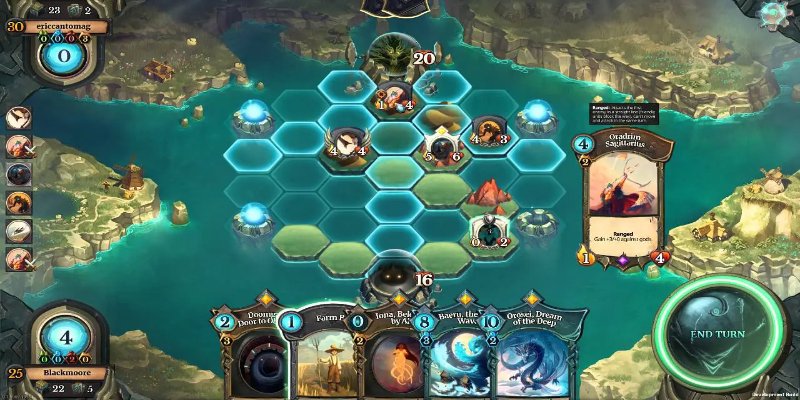The width and height of the screenshot is (800, 400).
Task: Open the gear settings menu
Action: click(770, 13)
